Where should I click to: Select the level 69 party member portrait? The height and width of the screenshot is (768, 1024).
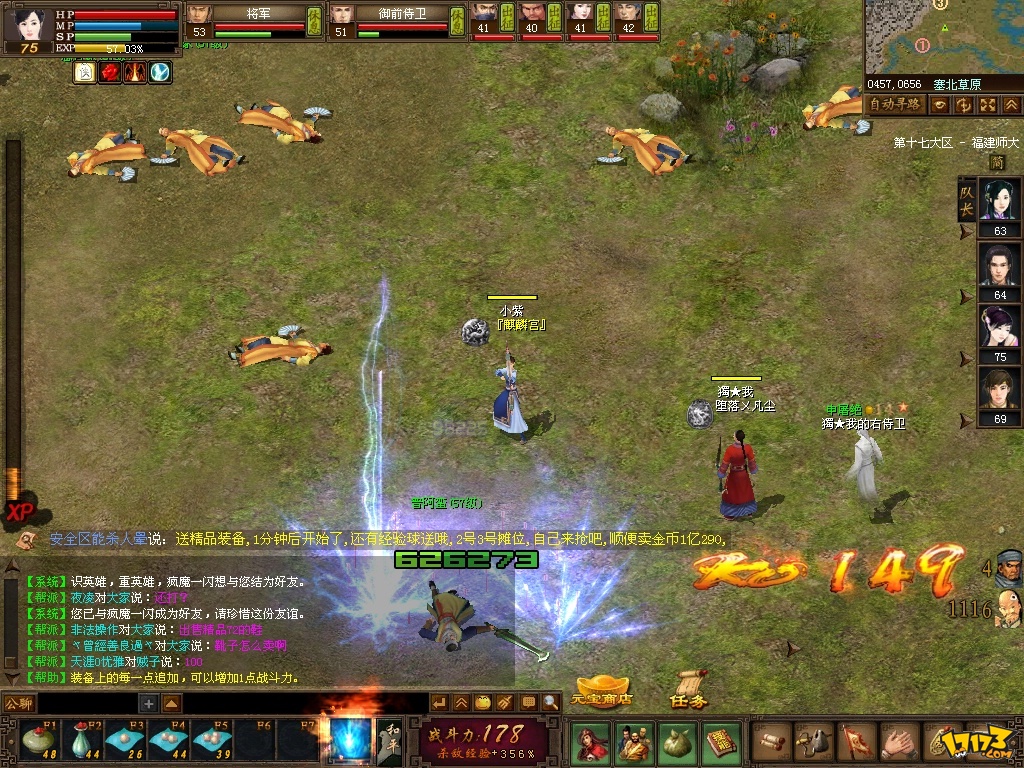point(999,390)
